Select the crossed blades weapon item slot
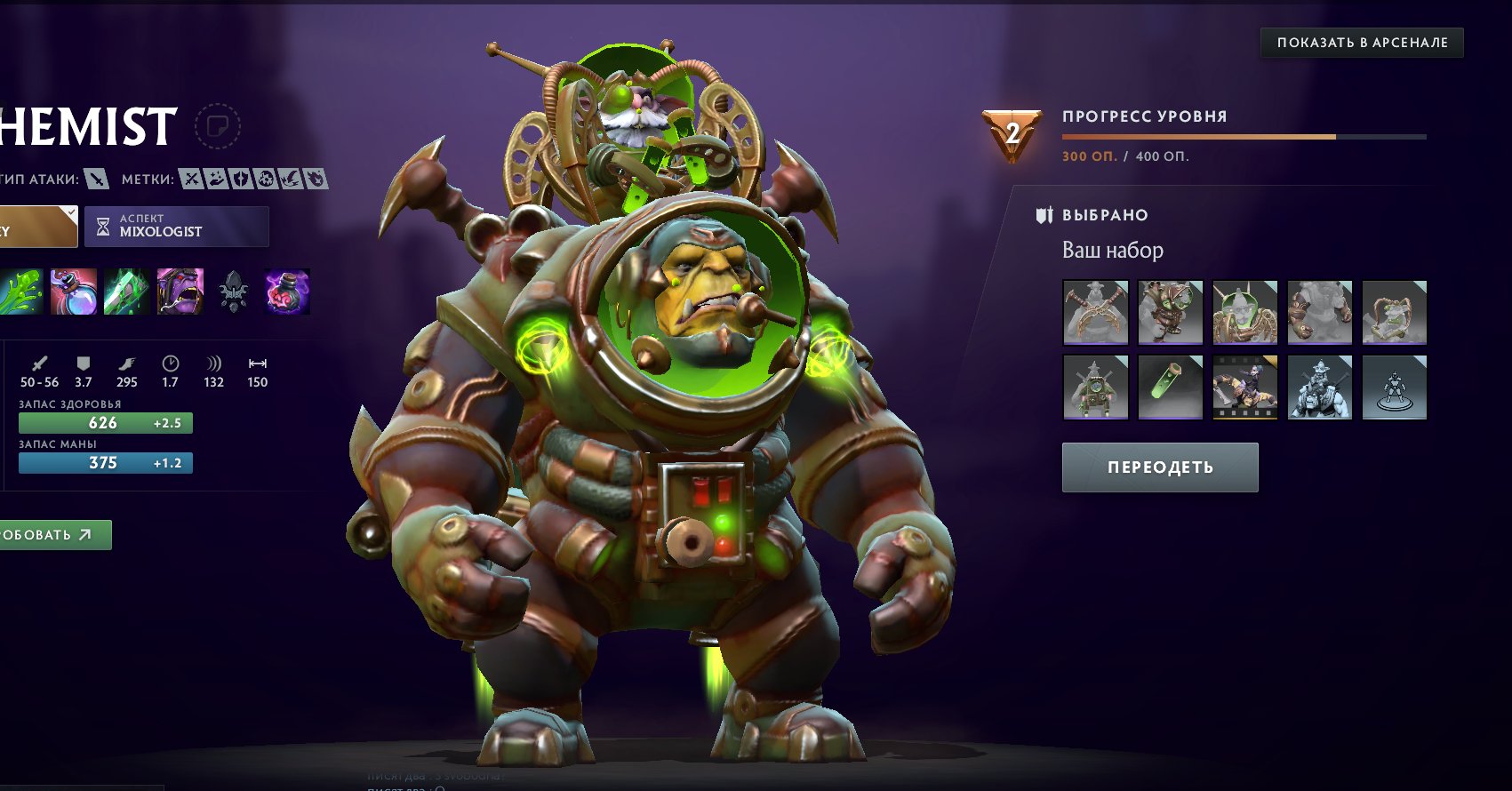The width and height of the screenshot is (1512, 791). click(1096, 313)
